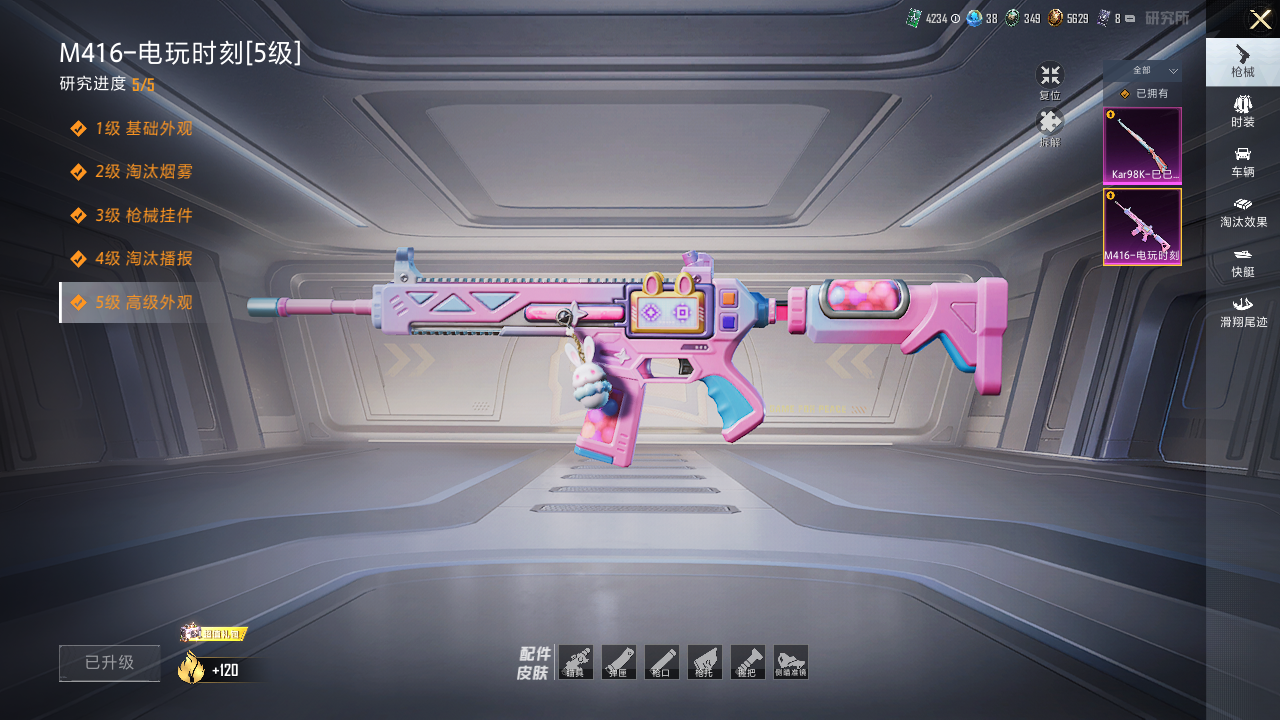The height and width of the screenshot is (720, 1280).
Task: Open the 枪口 muzzle attachment skin slot
Action: [661, 662]
